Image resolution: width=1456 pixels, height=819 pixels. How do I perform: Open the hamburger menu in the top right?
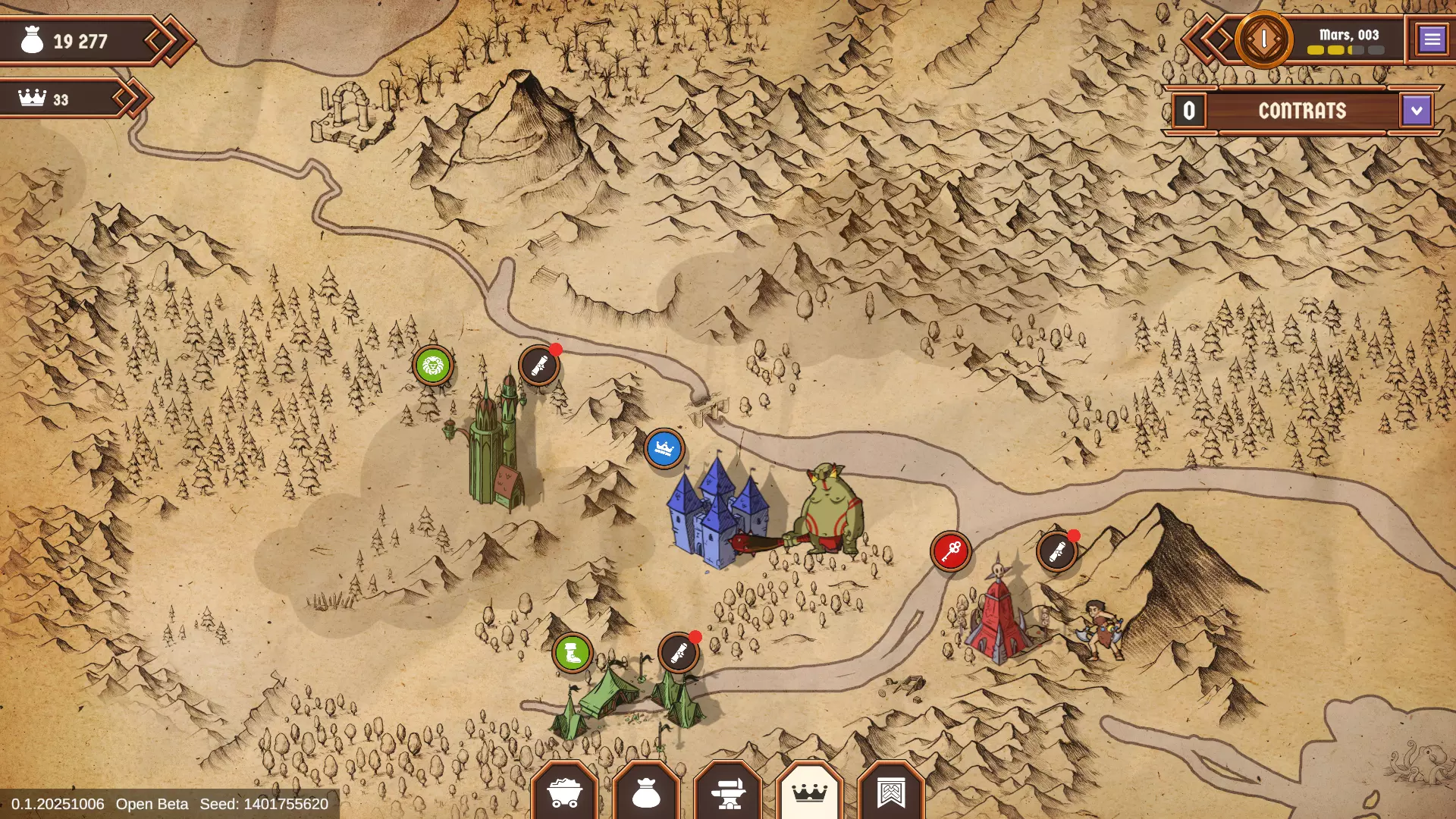(x=1432, y=39)
